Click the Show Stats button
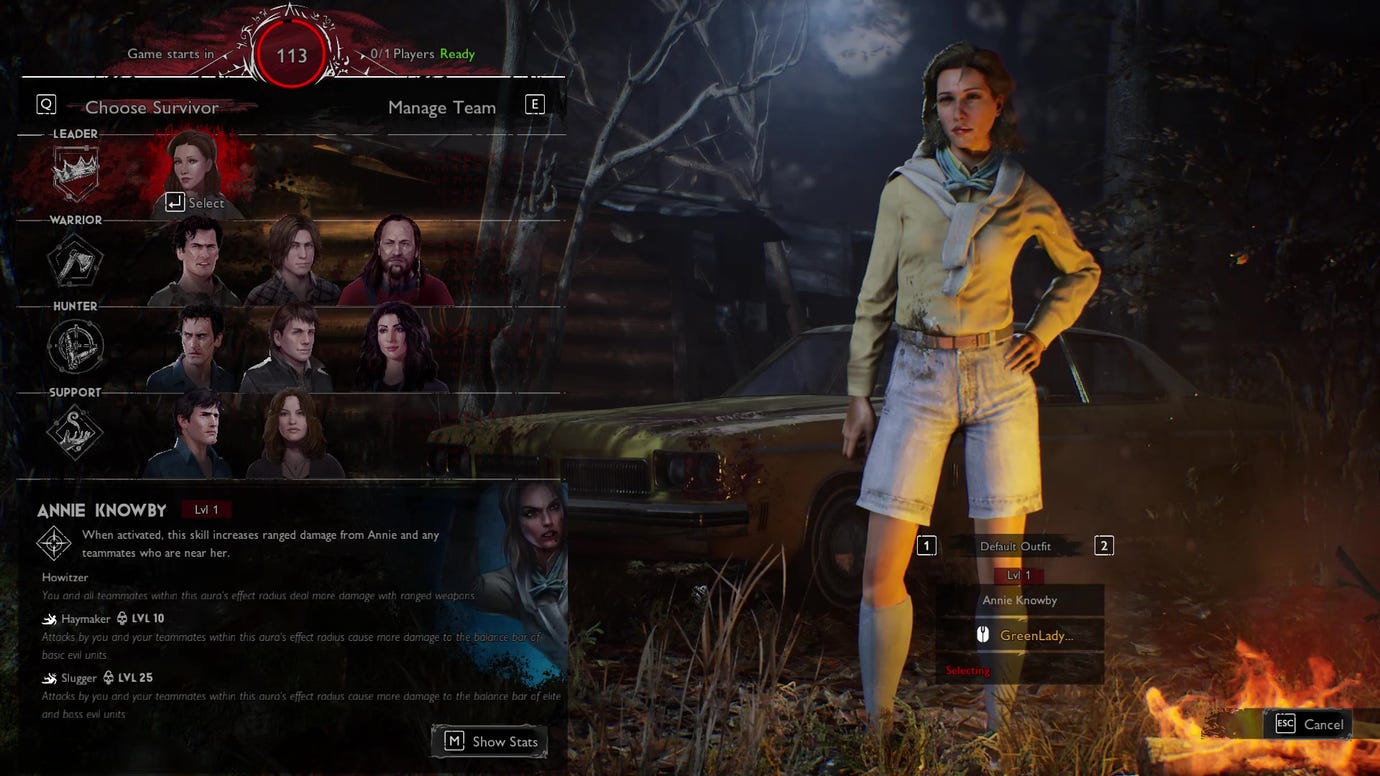The width and height of the screenshot is (1380, 776). pyautogui.click(x=489, y=741)
